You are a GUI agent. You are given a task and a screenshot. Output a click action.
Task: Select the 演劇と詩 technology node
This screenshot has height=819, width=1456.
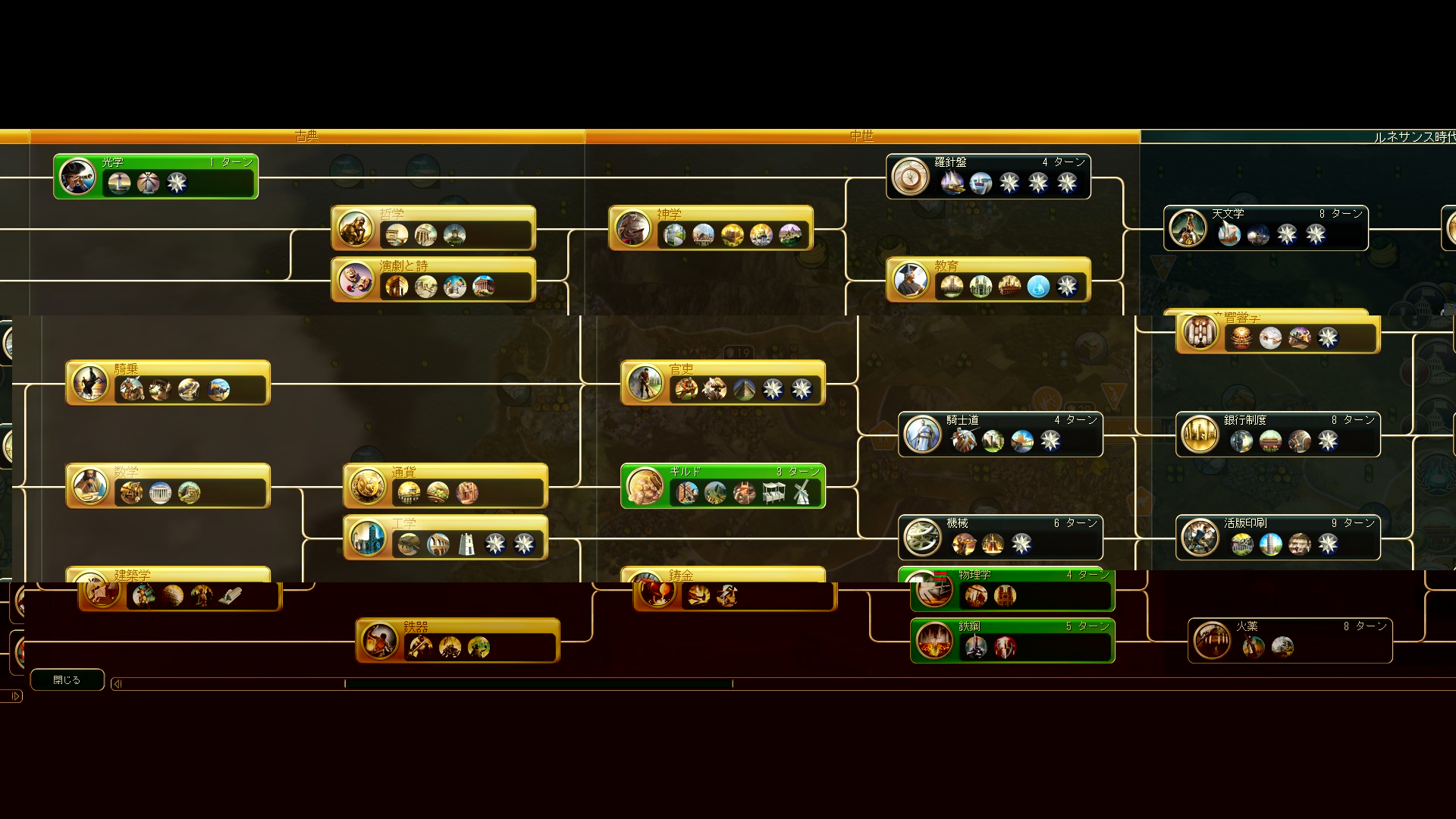(433, 280)
